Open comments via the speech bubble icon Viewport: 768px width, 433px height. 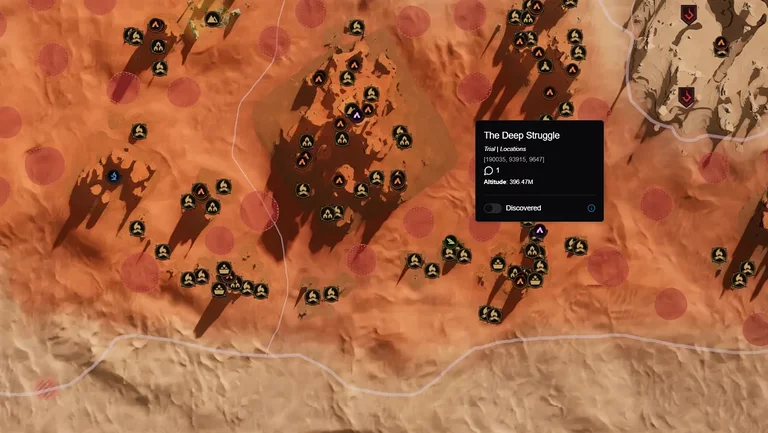(489, 171)
